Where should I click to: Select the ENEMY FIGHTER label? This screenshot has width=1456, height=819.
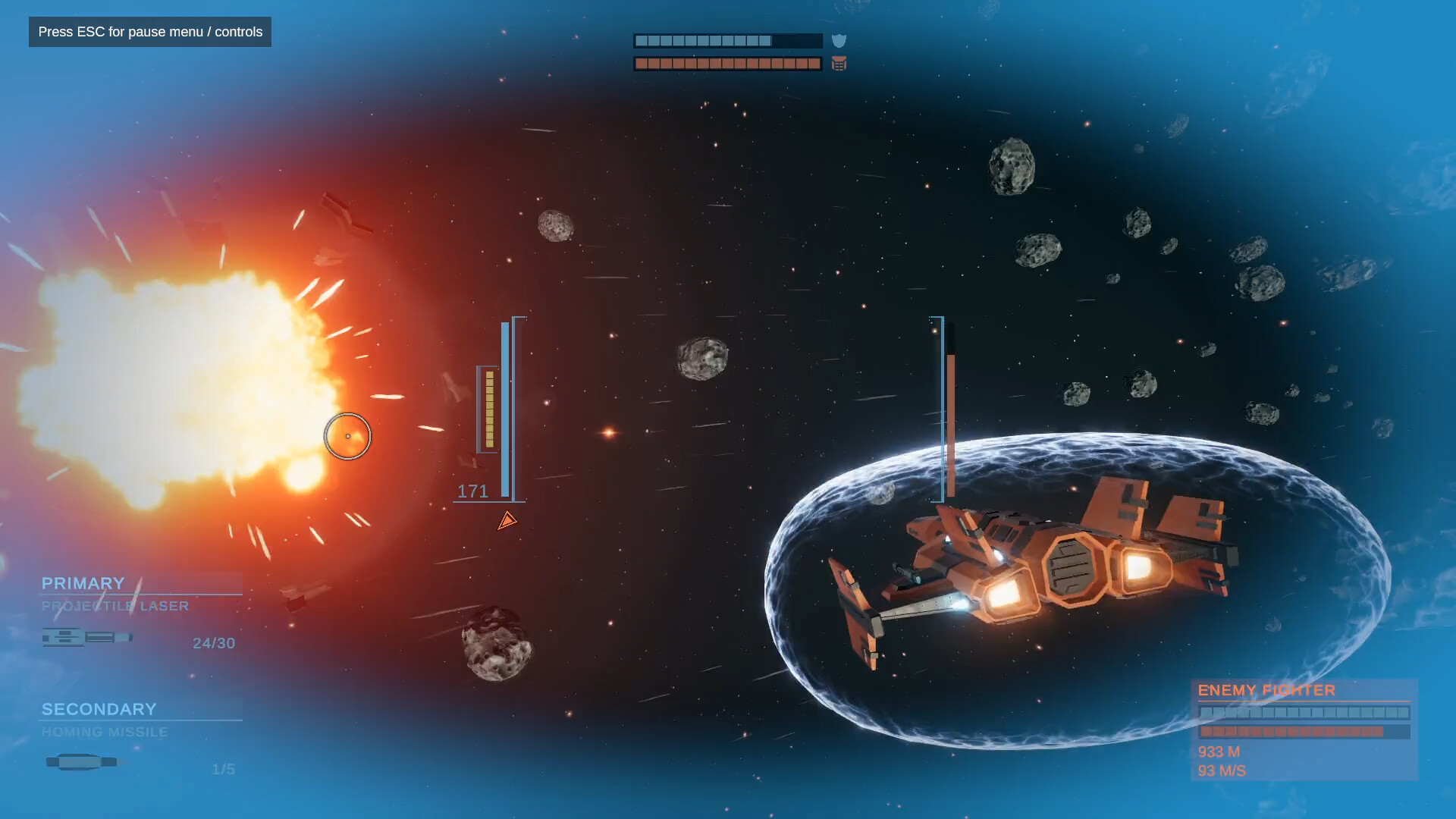pyautogui.click(x=1266, y=690)
